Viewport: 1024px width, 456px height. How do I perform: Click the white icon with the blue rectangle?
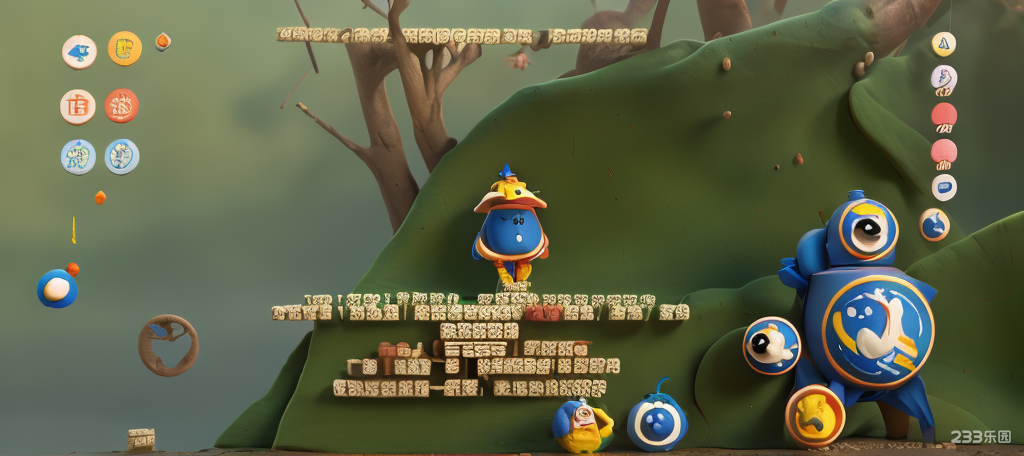944,187
